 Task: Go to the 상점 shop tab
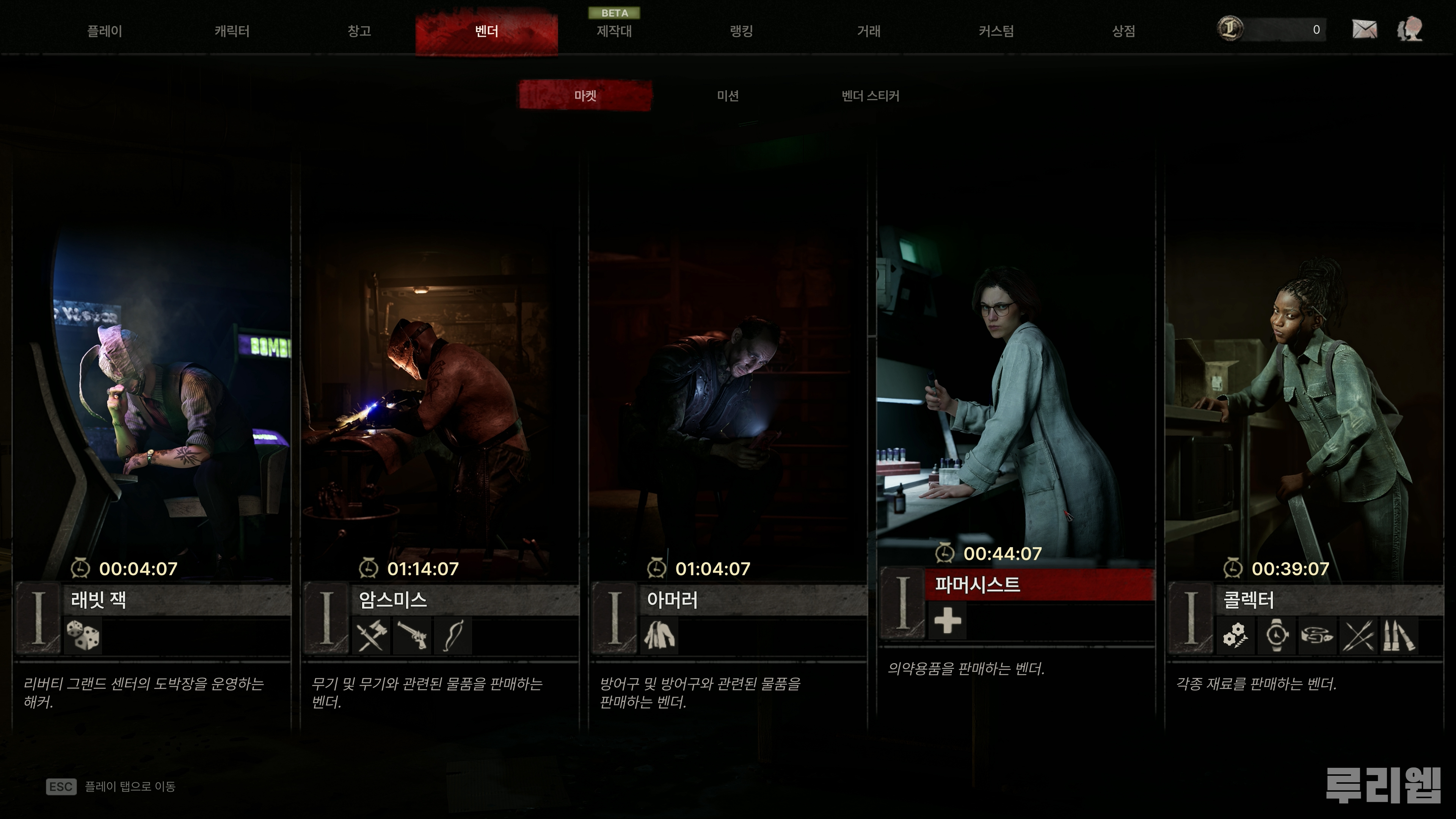pyautogui.click(x=1123, y=31)
